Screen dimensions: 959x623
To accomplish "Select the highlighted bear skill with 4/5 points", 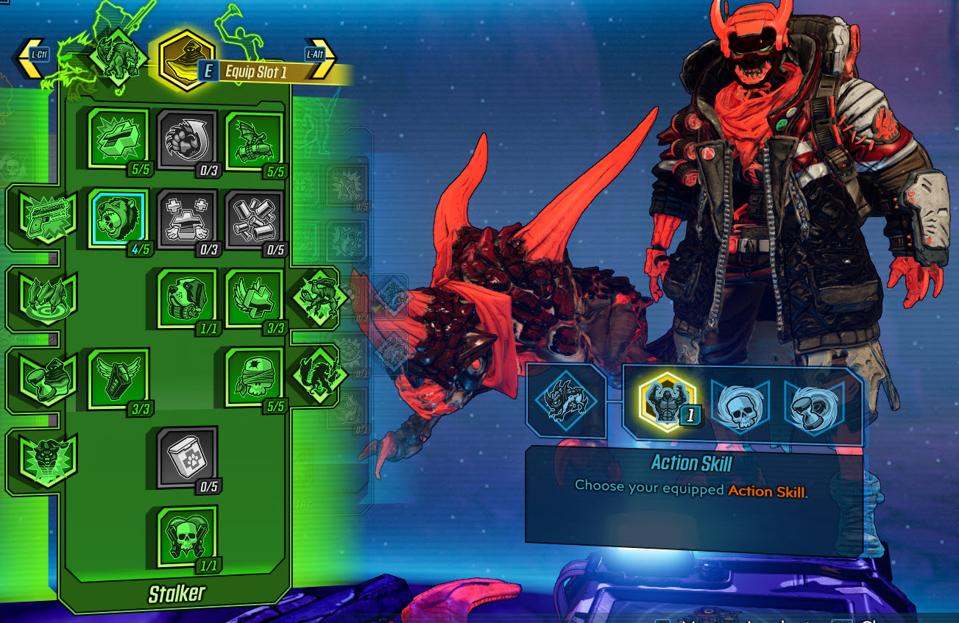I will coord(119,218).
